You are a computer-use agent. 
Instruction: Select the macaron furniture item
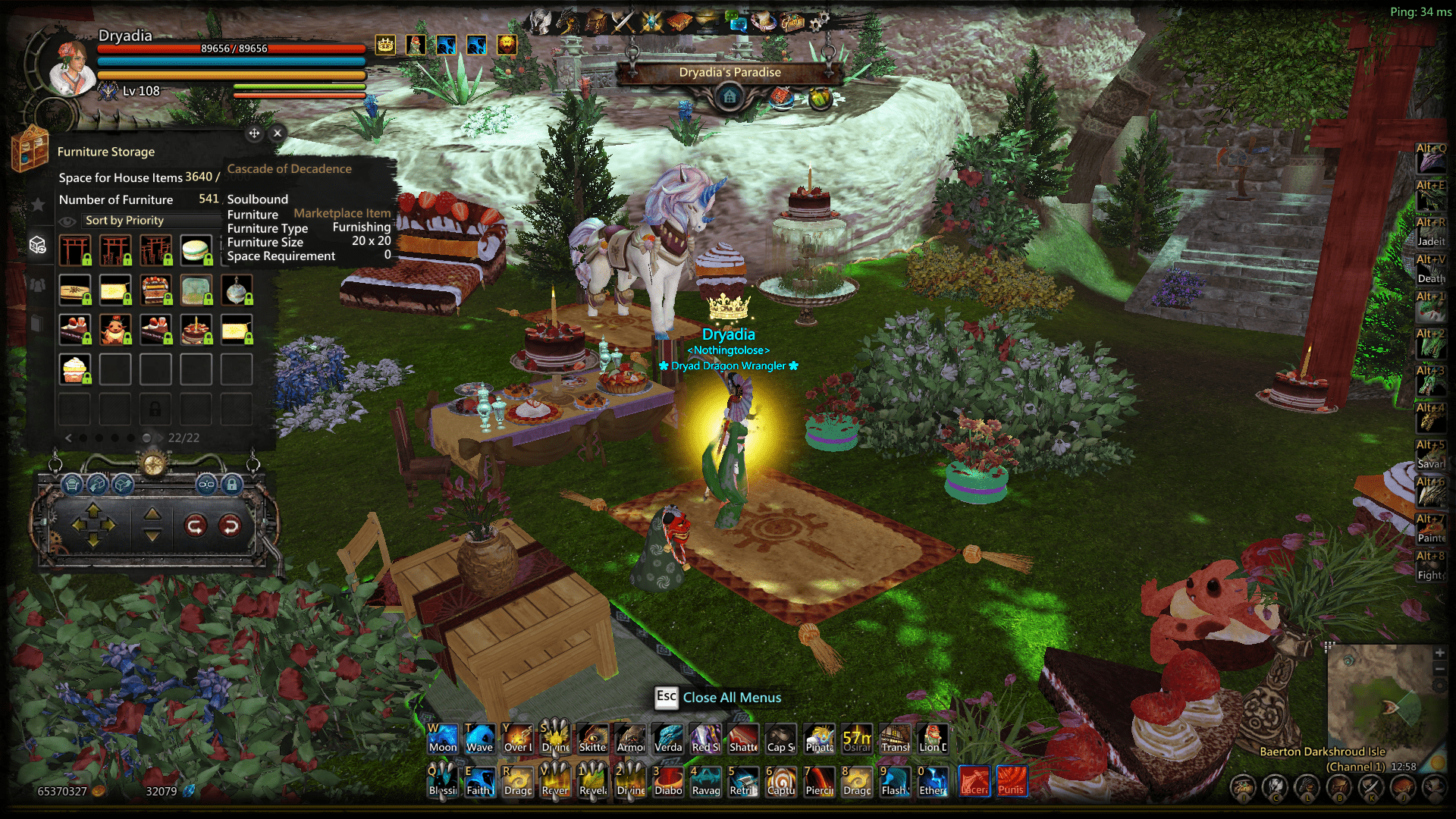[x=196, y=250]
